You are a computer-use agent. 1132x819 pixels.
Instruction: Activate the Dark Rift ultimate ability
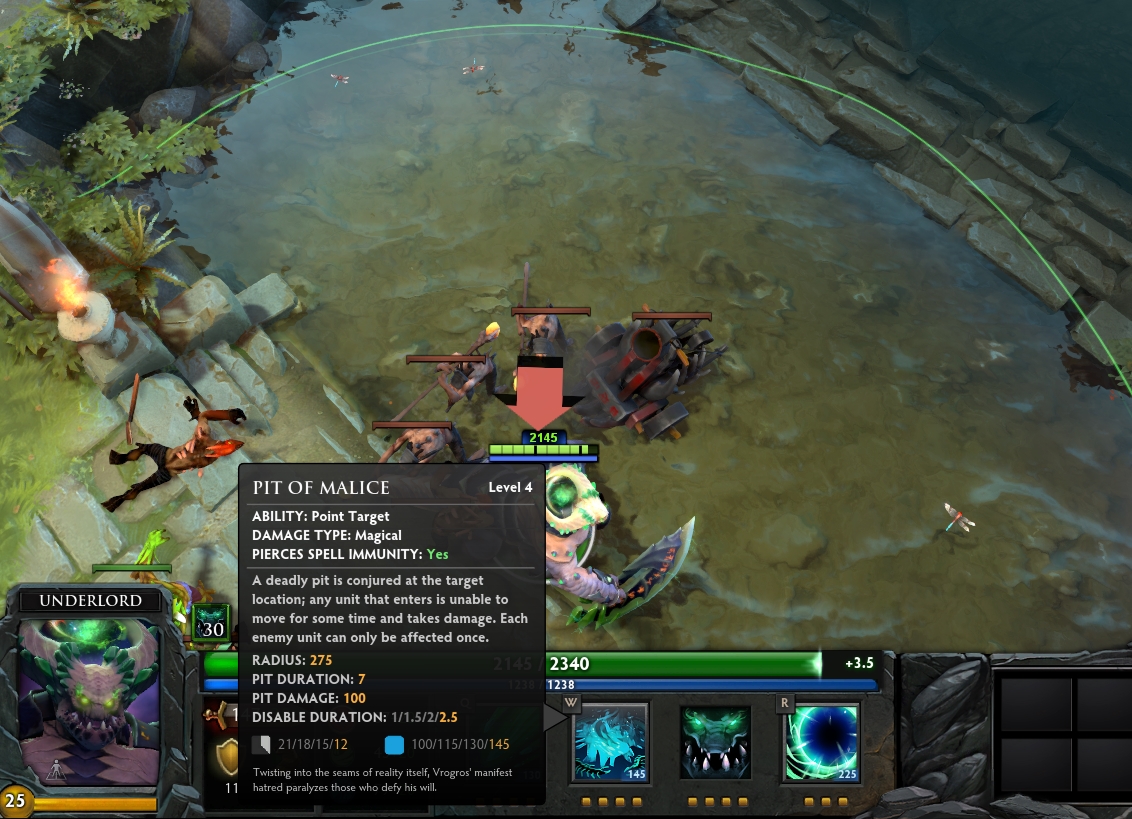tap(820, 742)
